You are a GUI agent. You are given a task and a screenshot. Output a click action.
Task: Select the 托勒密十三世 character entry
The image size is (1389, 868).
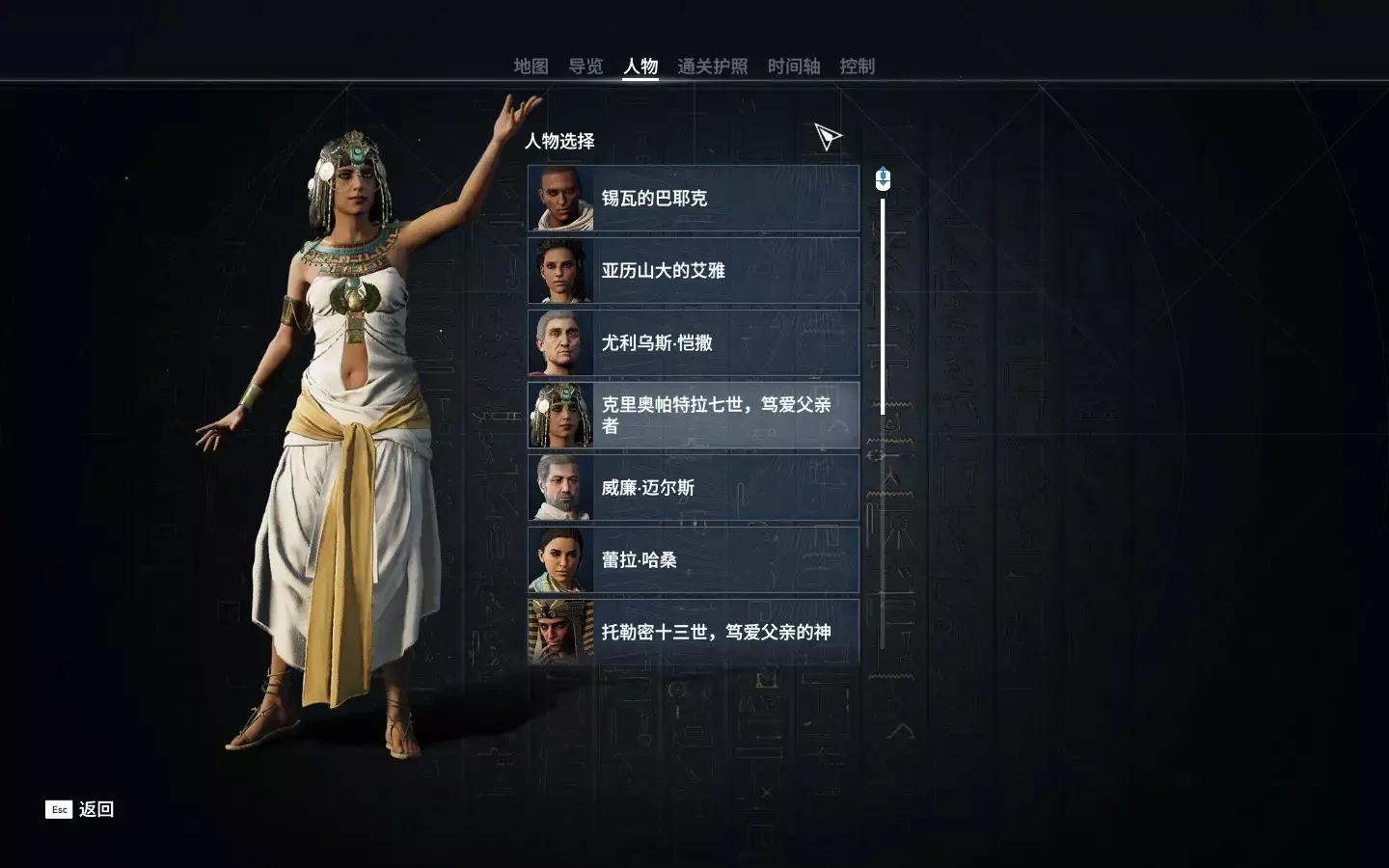(693, 631)
